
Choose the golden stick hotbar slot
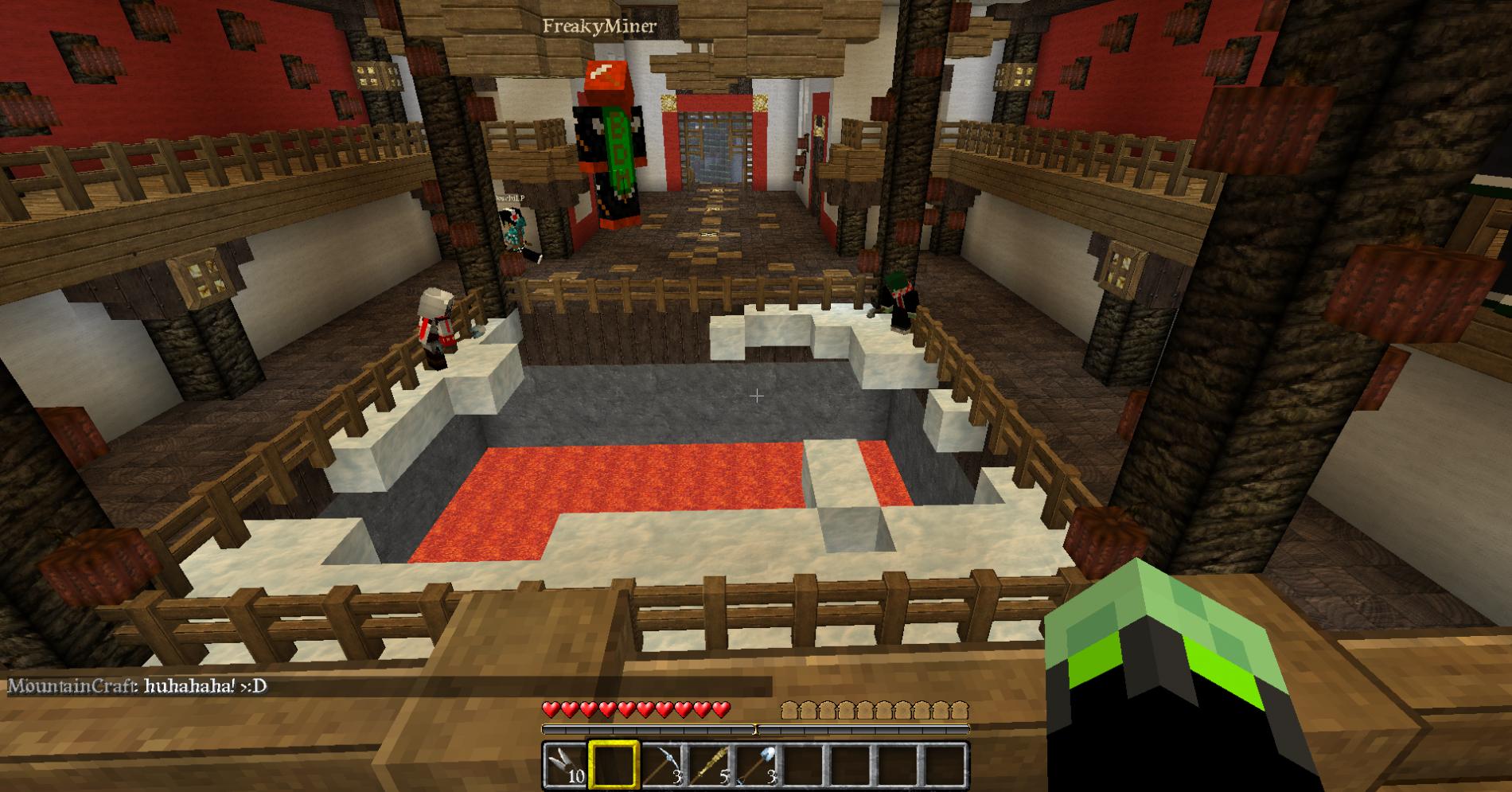click(x=707, y=766)
